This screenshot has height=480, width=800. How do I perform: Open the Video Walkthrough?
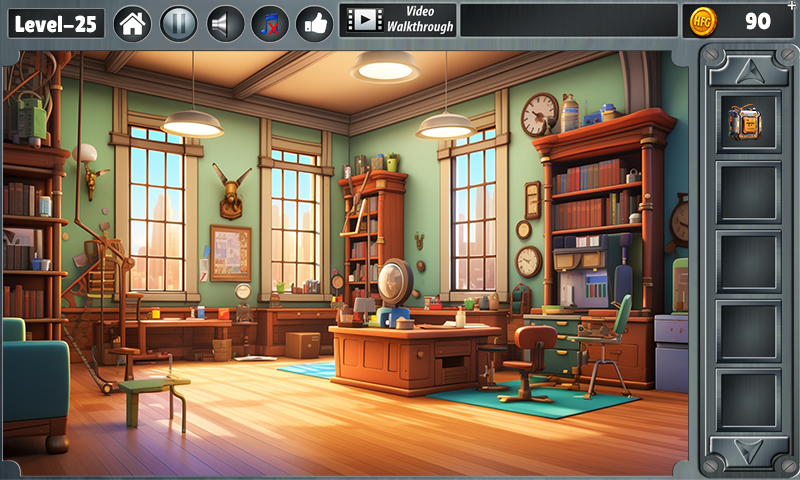pos(398,20)
